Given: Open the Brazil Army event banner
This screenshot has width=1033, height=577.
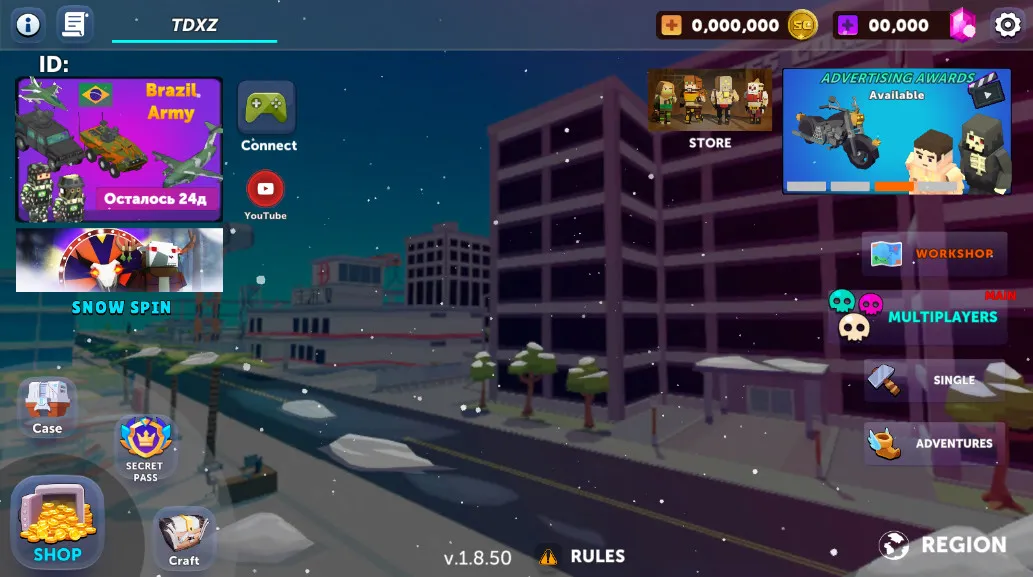Looking at the screenshot, I should click(119, 149).
